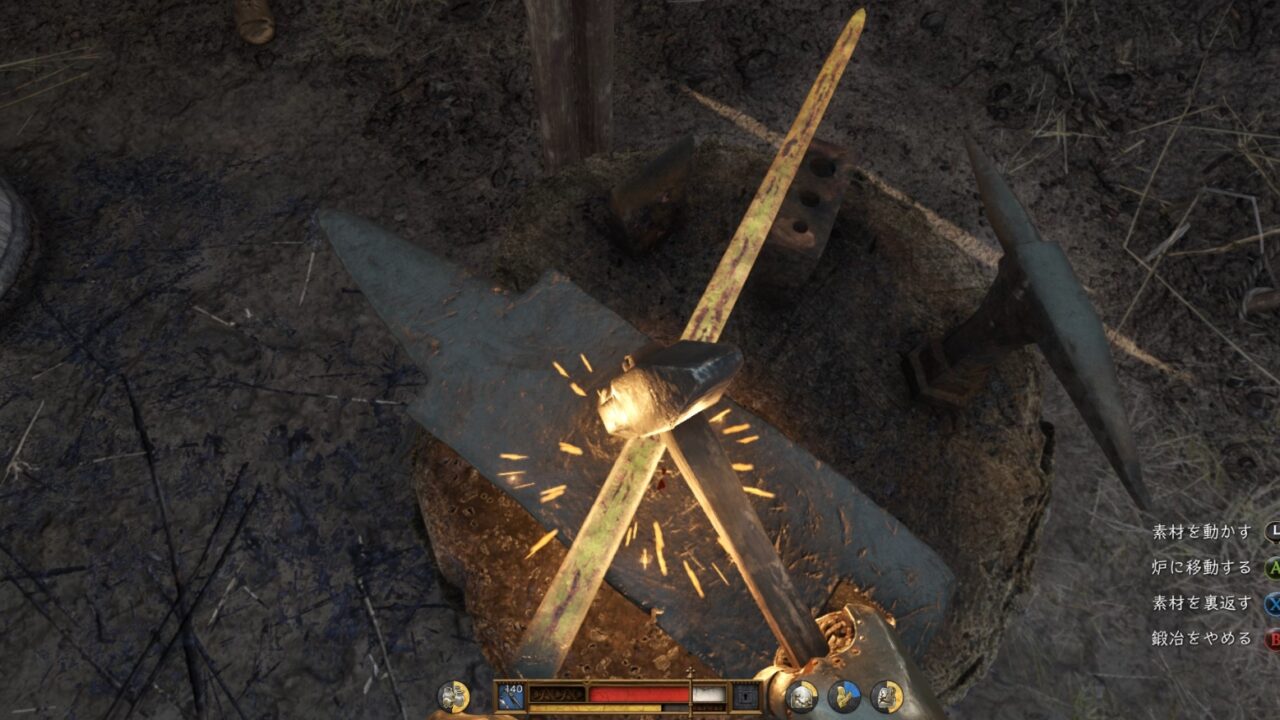
Task: Click the gold status icon left of the weapon slot
Action: (454, 696)
